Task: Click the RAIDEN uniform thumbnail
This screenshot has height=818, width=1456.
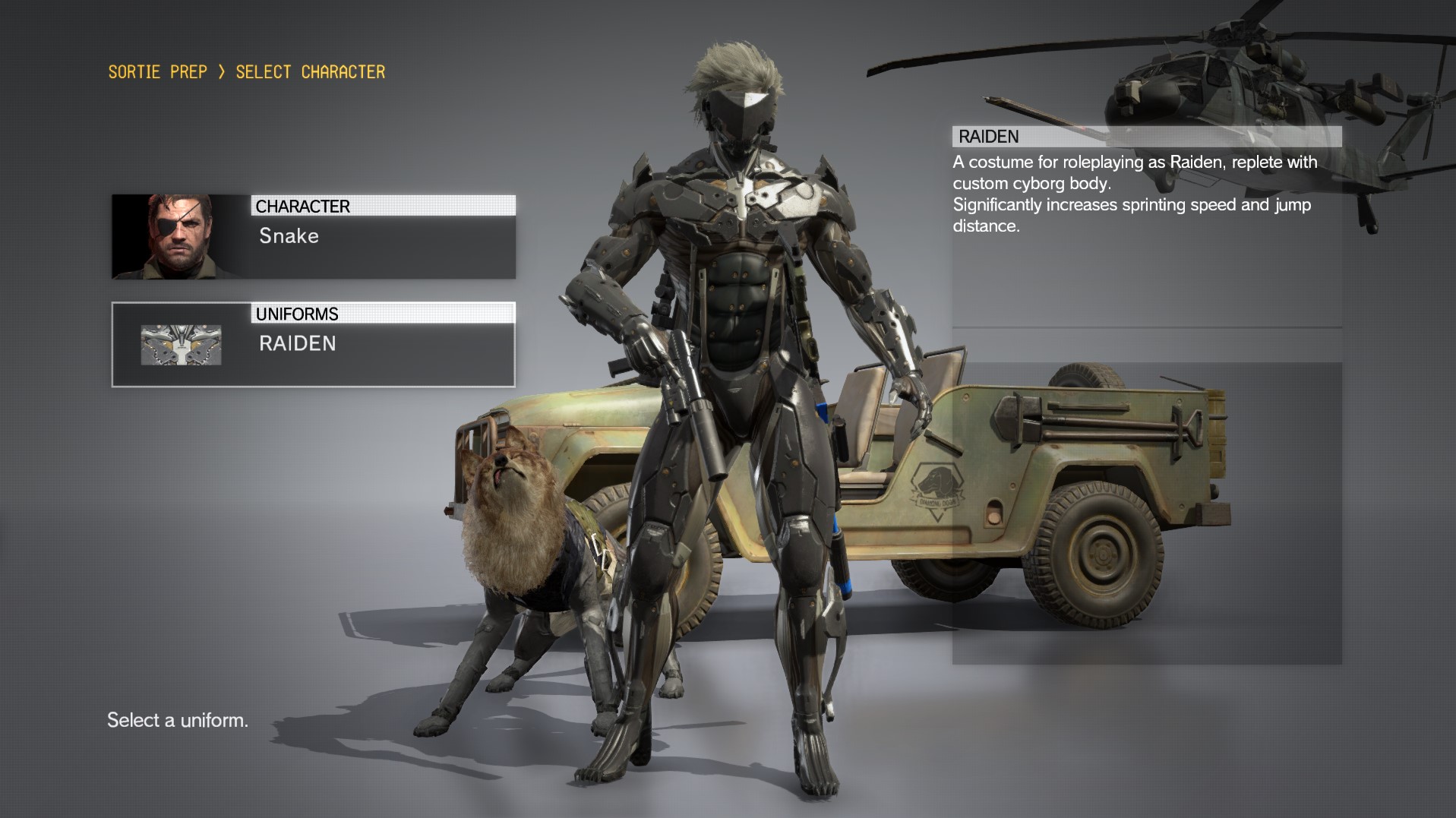Action: pyautogui.click(x=181, y=344)
